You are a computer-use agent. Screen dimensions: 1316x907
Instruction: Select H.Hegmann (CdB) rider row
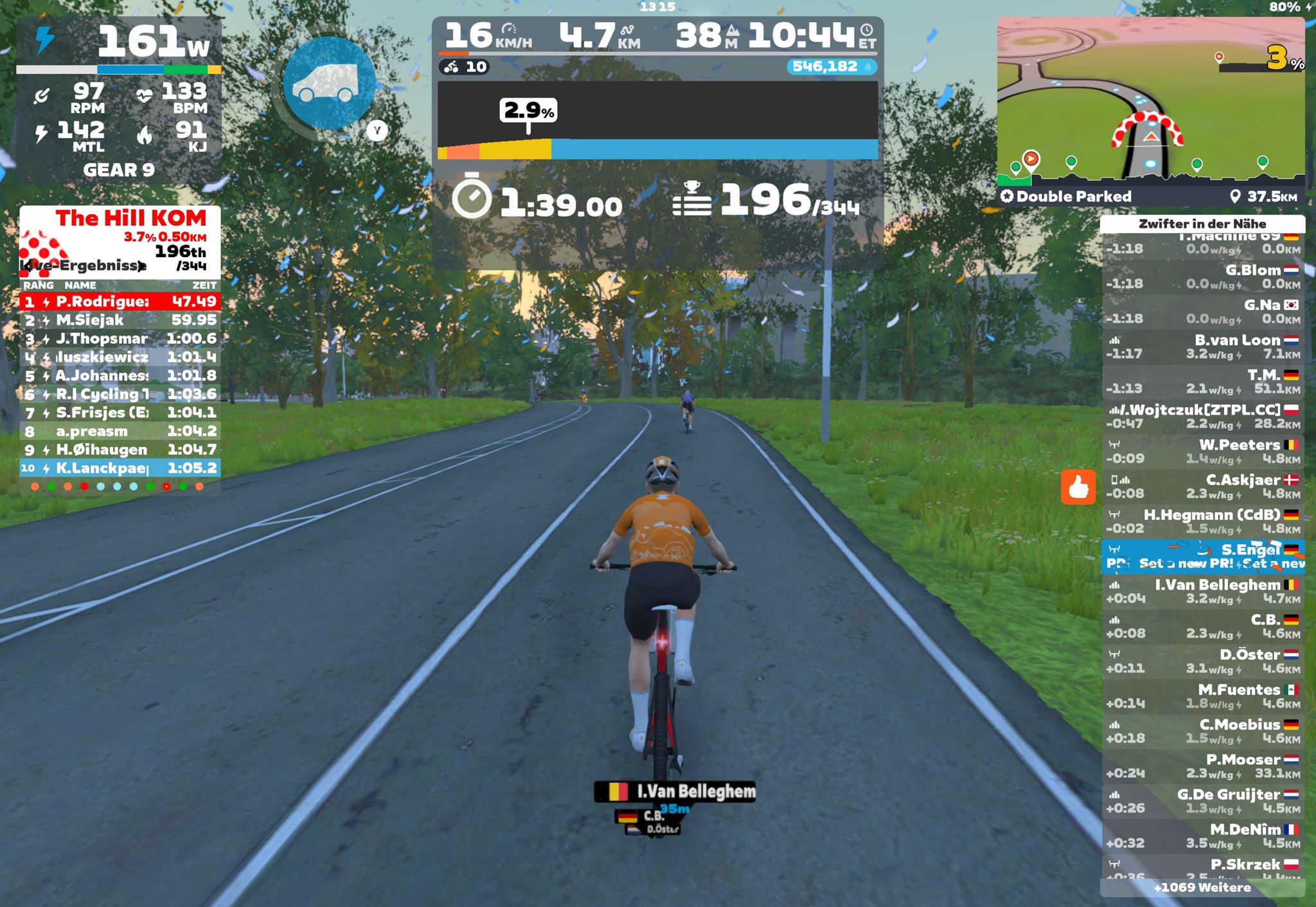tap(1202, 521)
